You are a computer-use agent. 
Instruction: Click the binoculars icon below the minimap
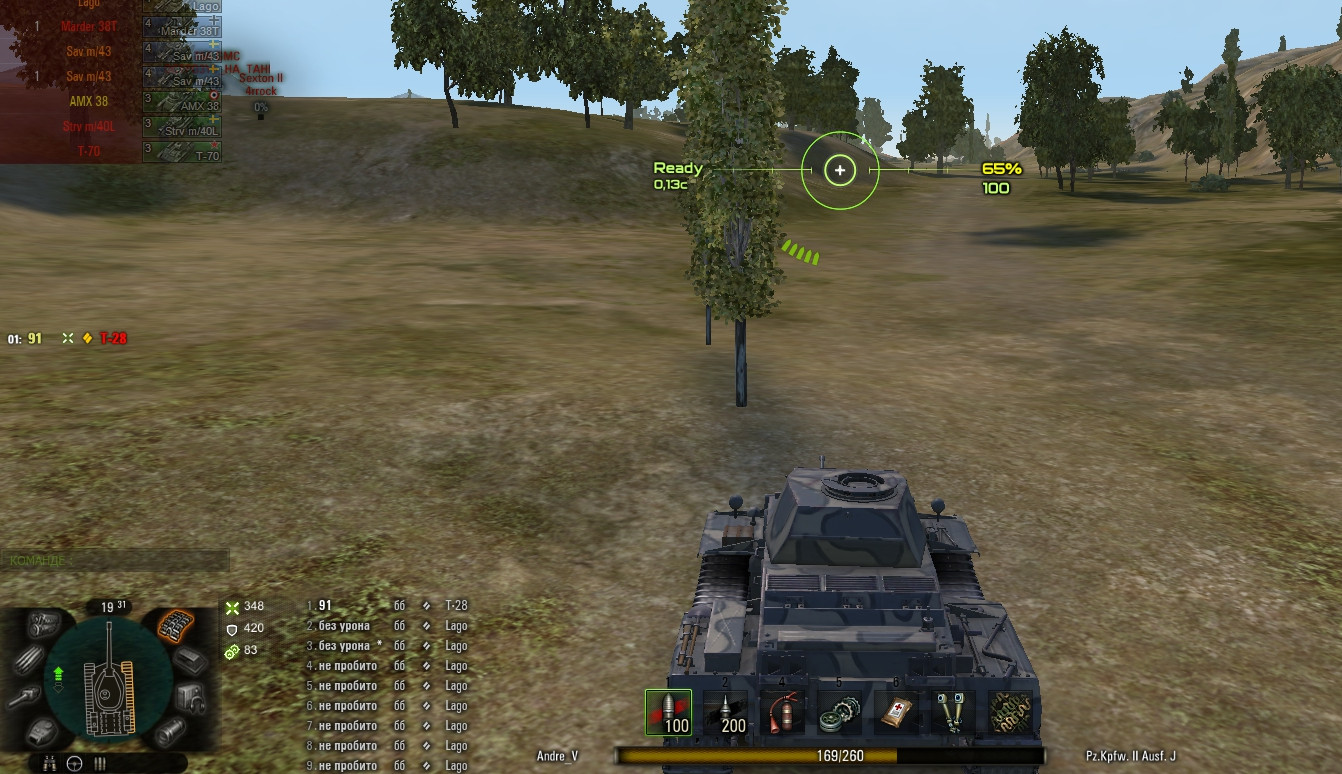(x=50, y=764)
